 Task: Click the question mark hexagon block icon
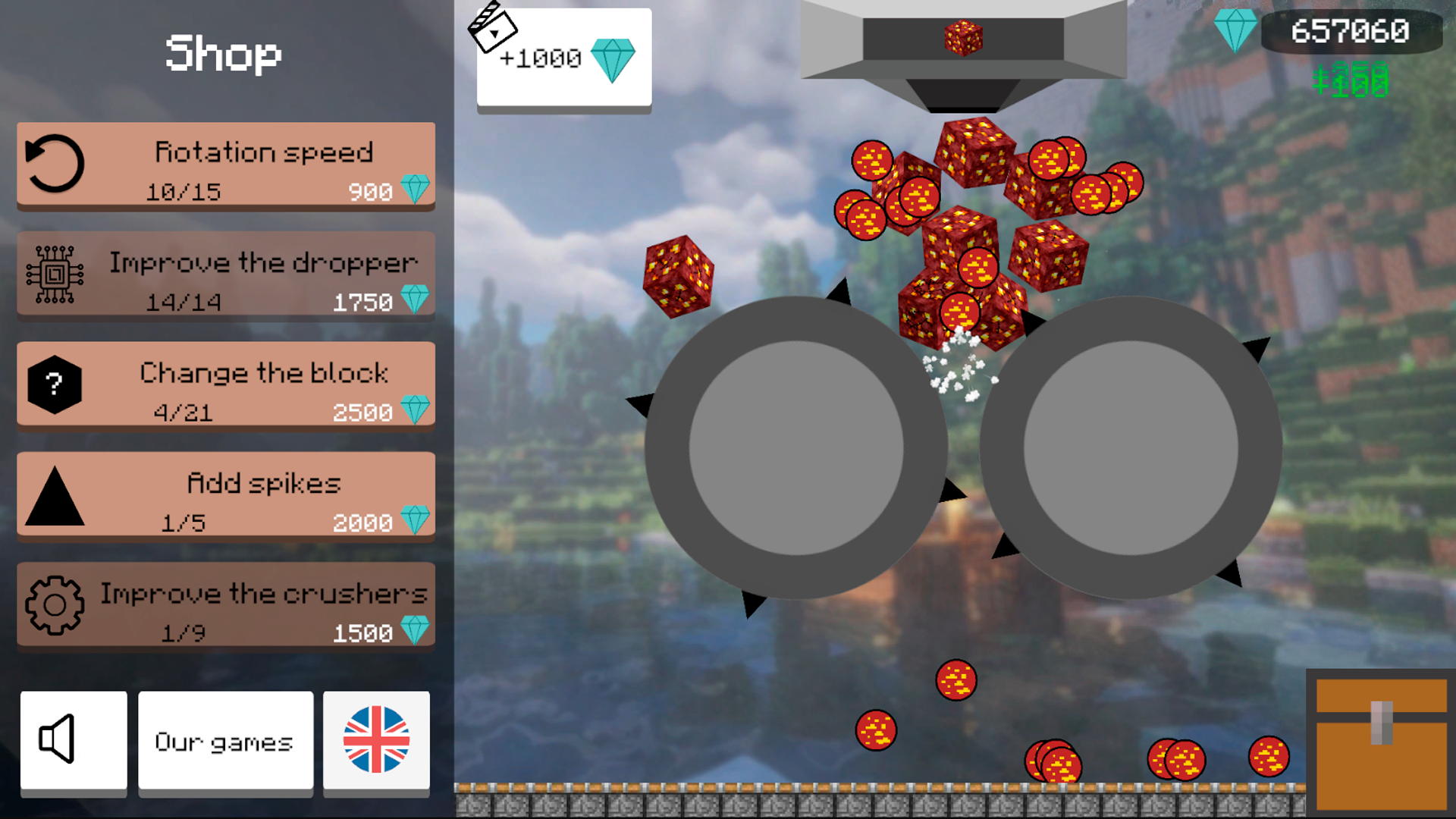click(x=53, y=385)
